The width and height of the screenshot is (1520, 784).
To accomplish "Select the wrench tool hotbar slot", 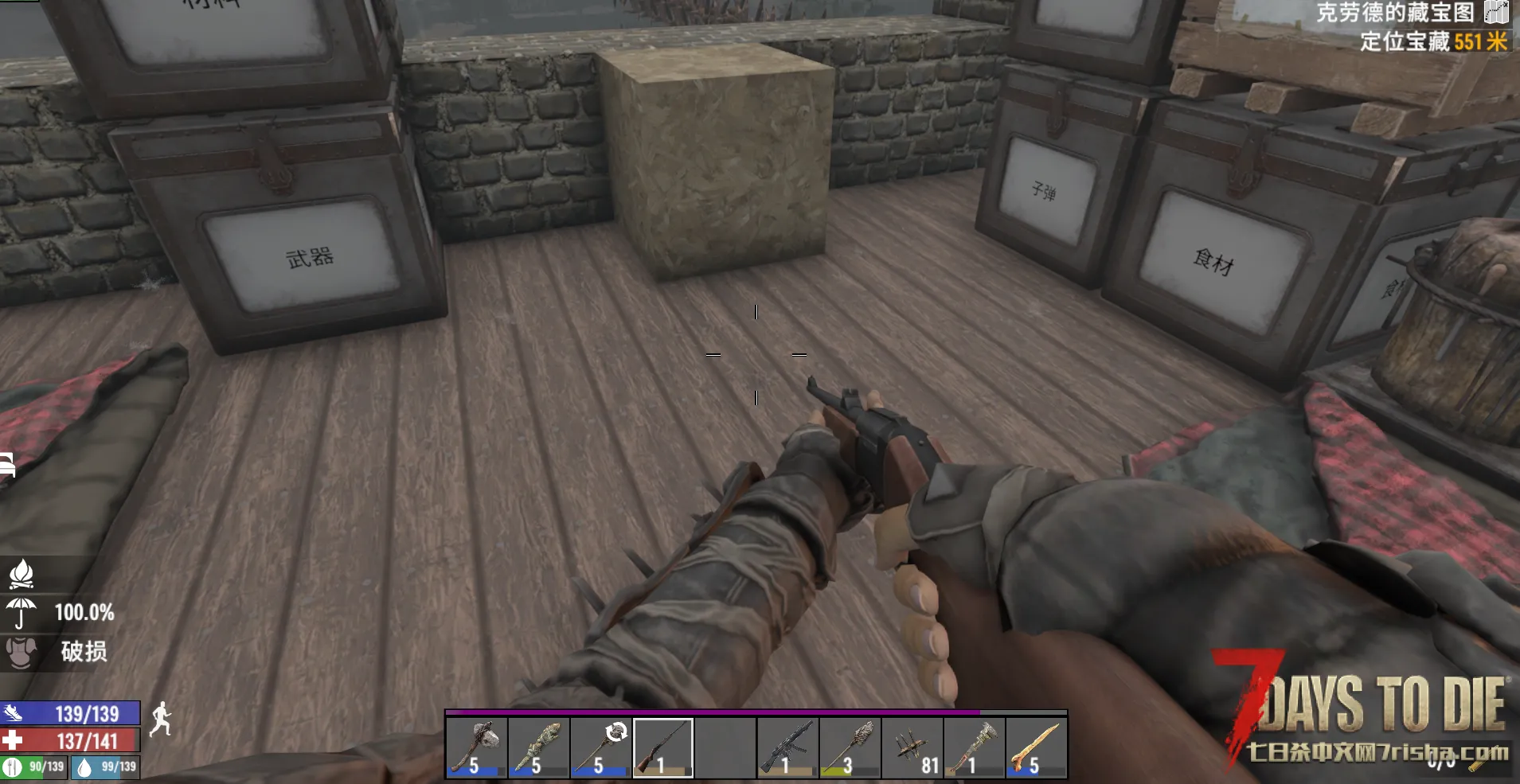I will [974, 747].
